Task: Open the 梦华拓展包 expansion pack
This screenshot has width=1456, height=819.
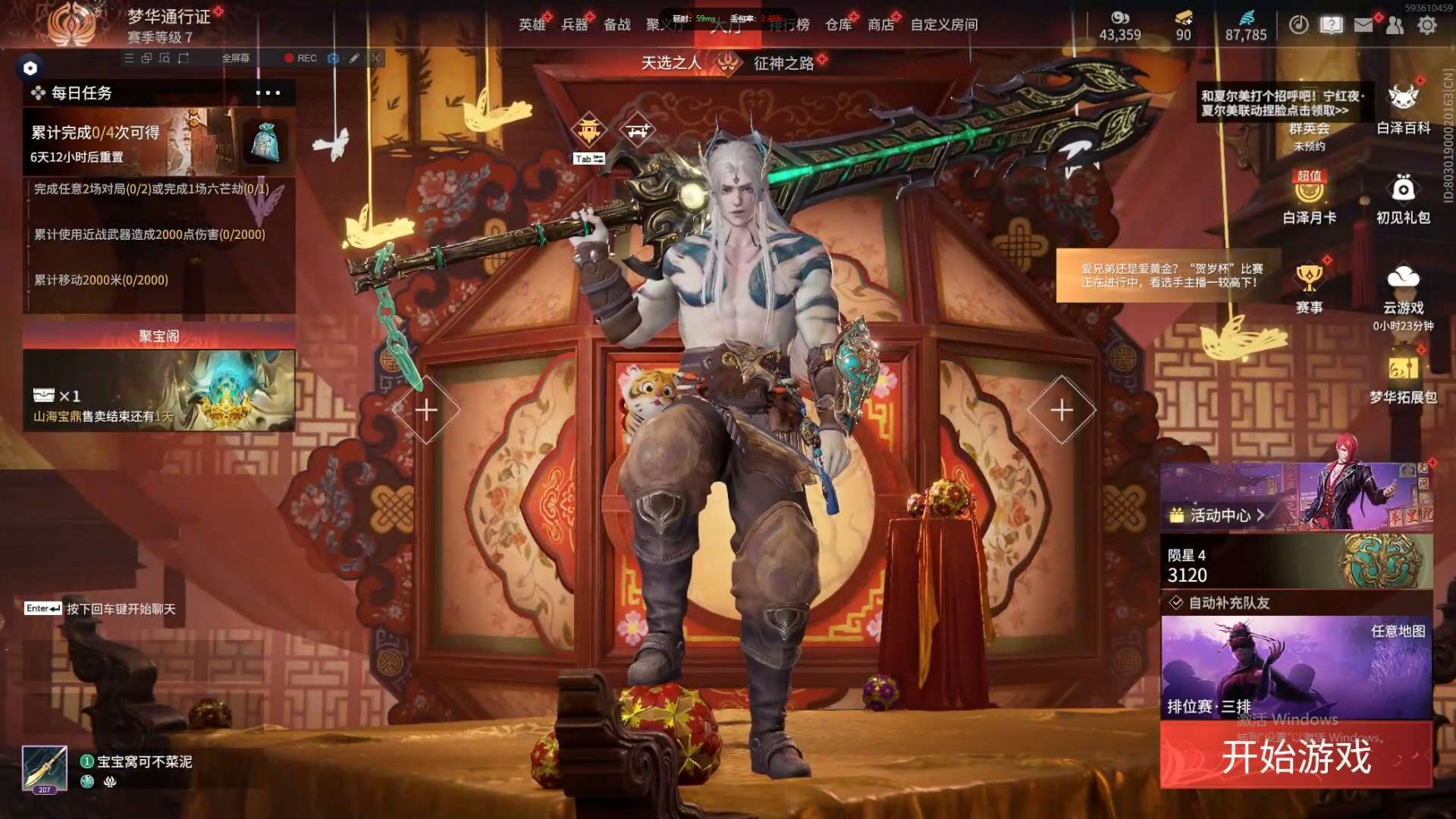Action: tap(1403, 379)
